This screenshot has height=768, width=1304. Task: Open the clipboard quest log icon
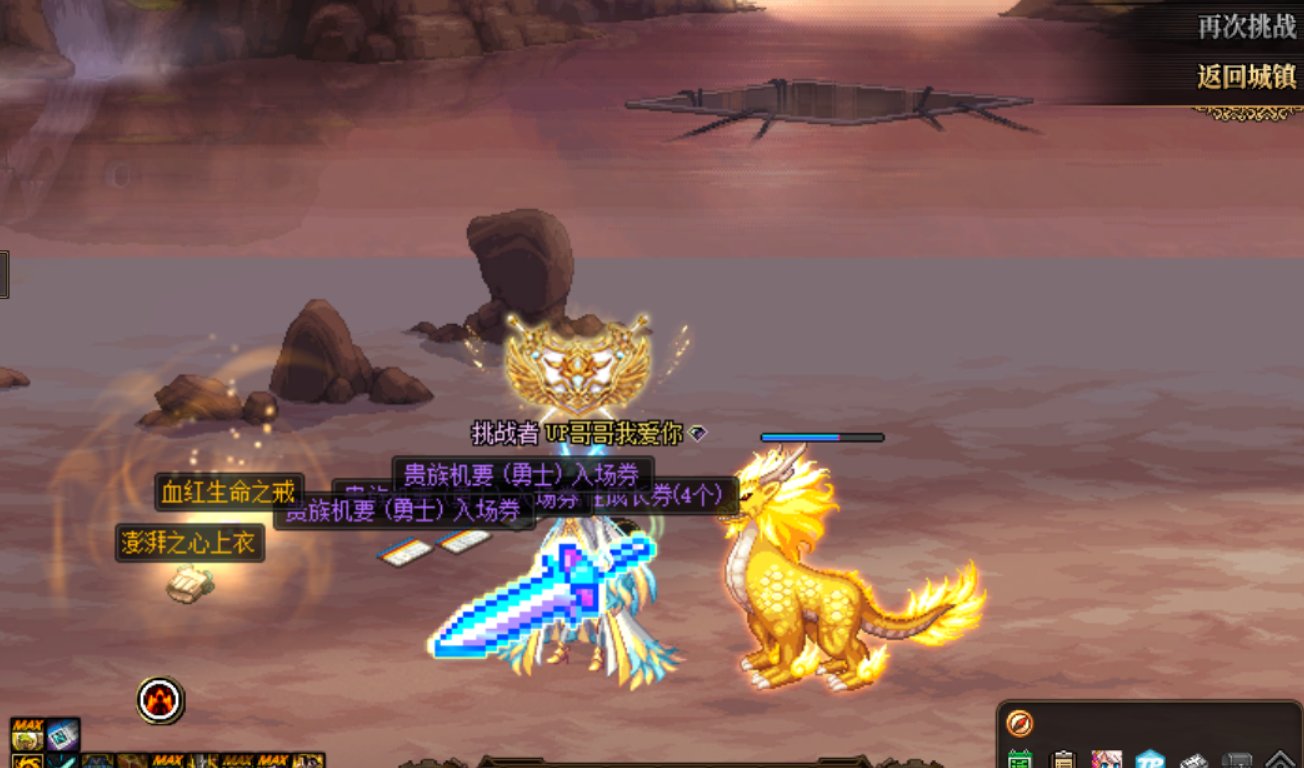point(1063,760)
